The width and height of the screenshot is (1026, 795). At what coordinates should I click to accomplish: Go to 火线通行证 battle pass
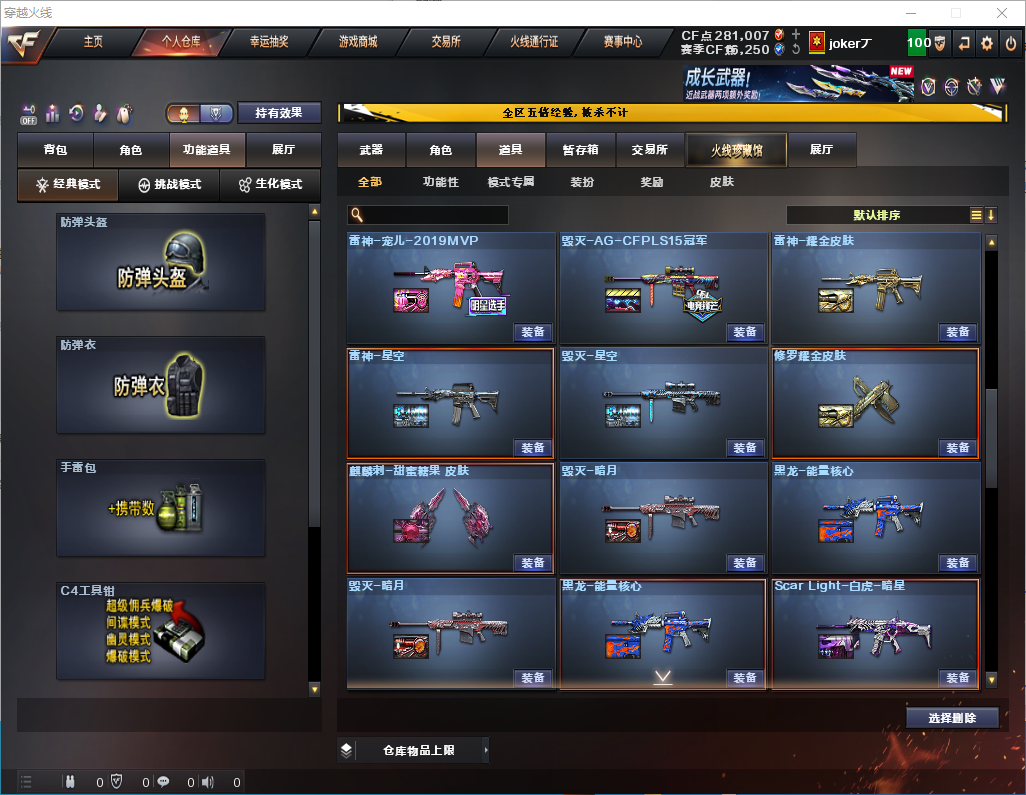tap(534, 43)
